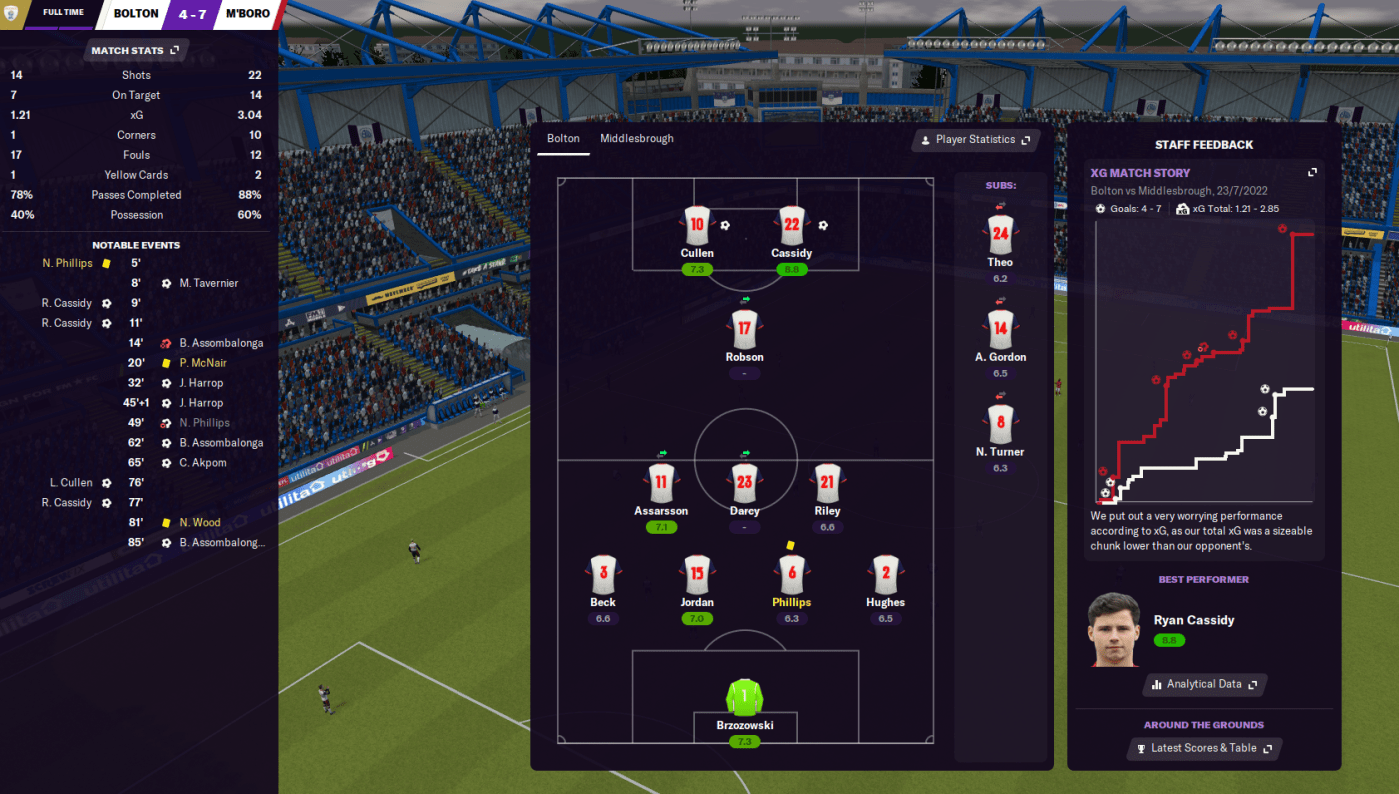The width and height of the screenshot is (1399, 794).
Task: Select substitute N. Turner
Action: (1000, 424)
